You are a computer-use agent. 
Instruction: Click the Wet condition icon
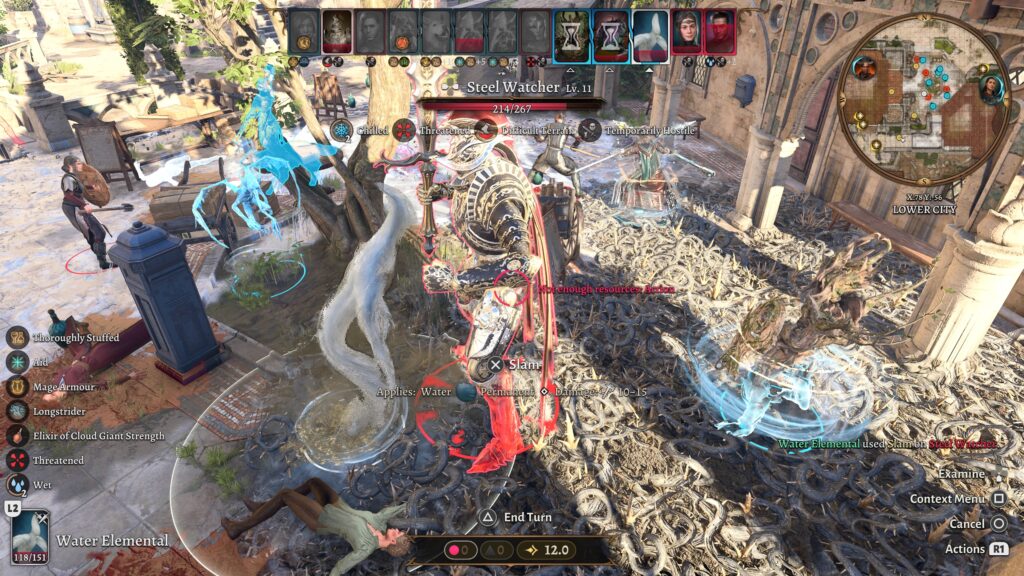coord(17,485)
